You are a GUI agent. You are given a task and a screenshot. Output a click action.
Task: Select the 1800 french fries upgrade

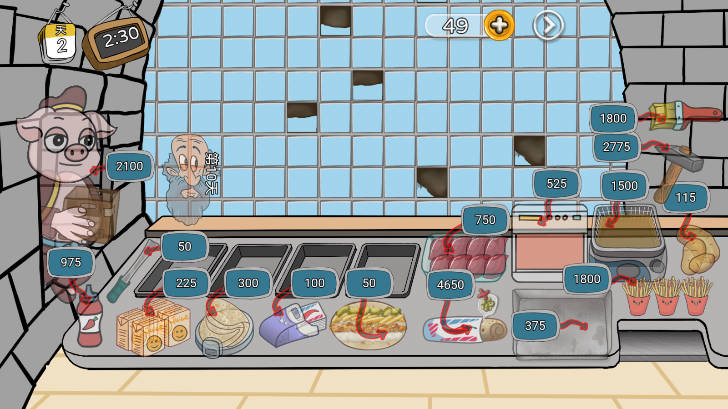[x=587, y=279]
